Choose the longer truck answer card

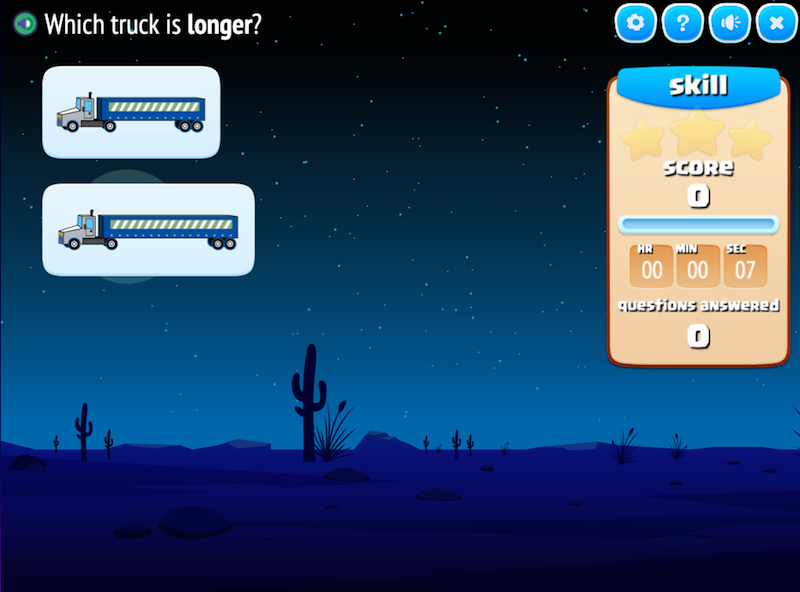tap(148, 229)
